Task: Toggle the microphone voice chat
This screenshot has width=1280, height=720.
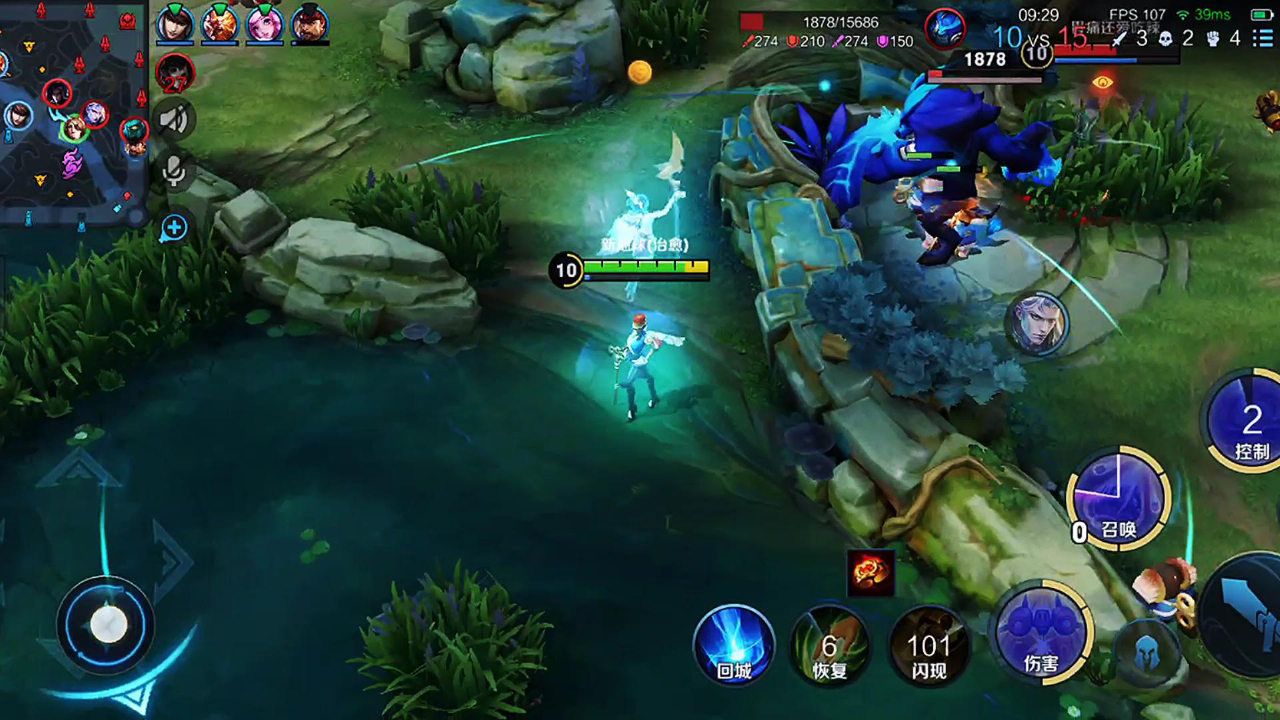Action: (175, 172)
